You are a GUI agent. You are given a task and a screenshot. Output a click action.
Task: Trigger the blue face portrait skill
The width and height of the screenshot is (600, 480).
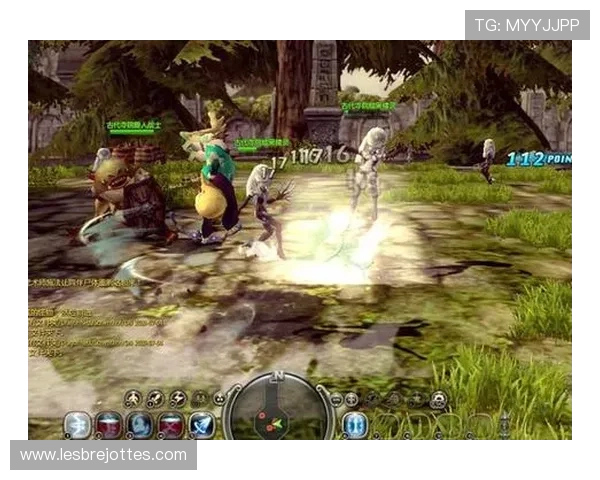tap(139, 425)
